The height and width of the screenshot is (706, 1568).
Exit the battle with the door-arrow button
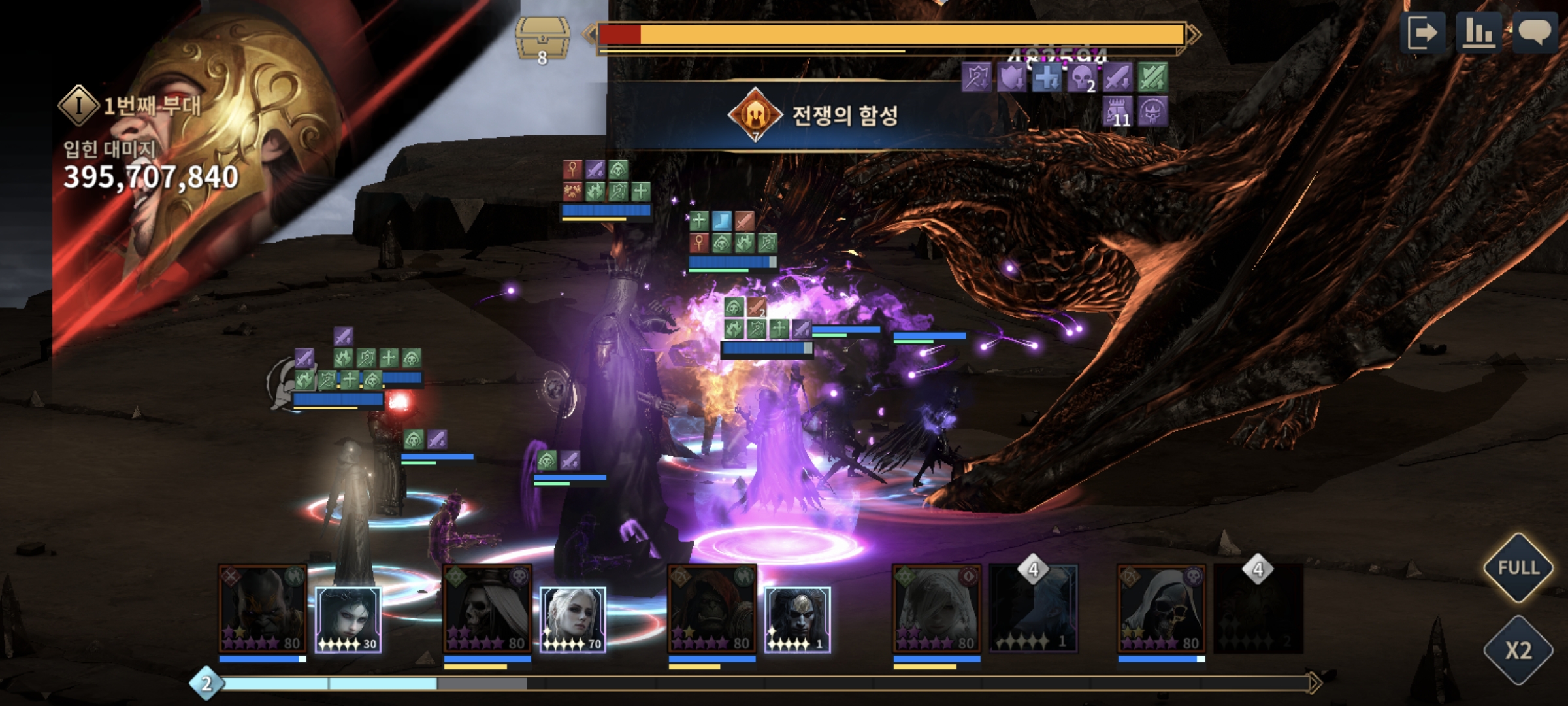tap(1423, 33)
